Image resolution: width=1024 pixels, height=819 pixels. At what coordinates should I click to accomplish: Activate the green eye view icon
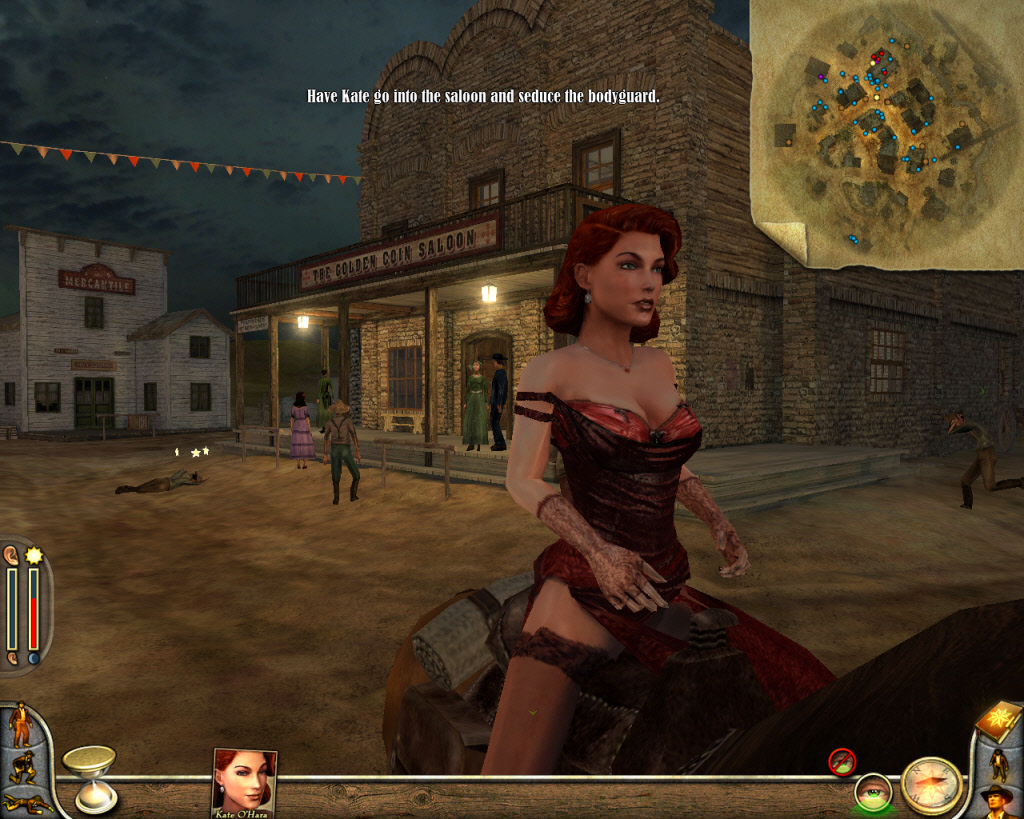coord(873,792)
